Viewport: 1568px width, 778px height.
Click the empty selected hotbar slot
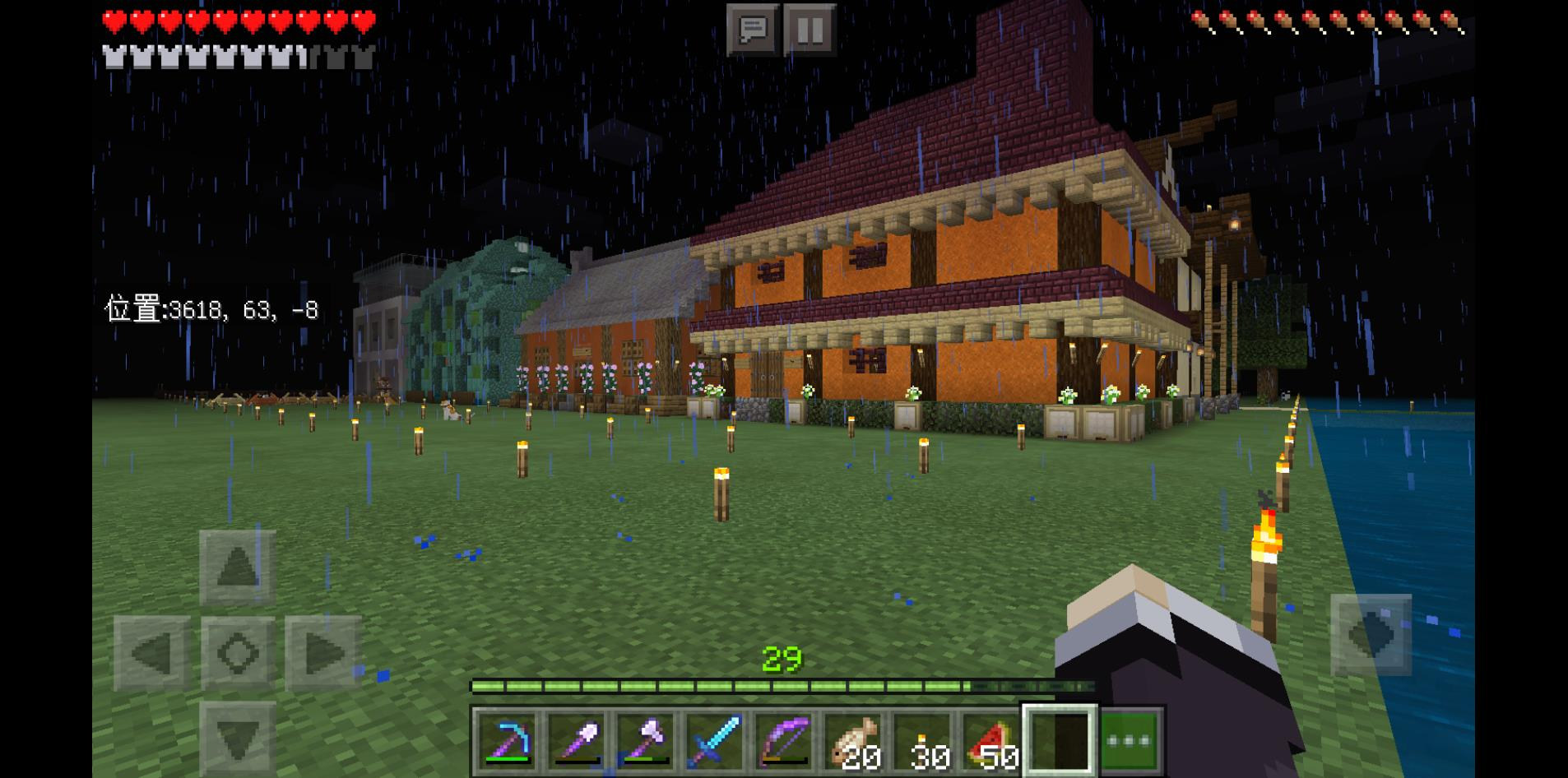[1059, 739]
